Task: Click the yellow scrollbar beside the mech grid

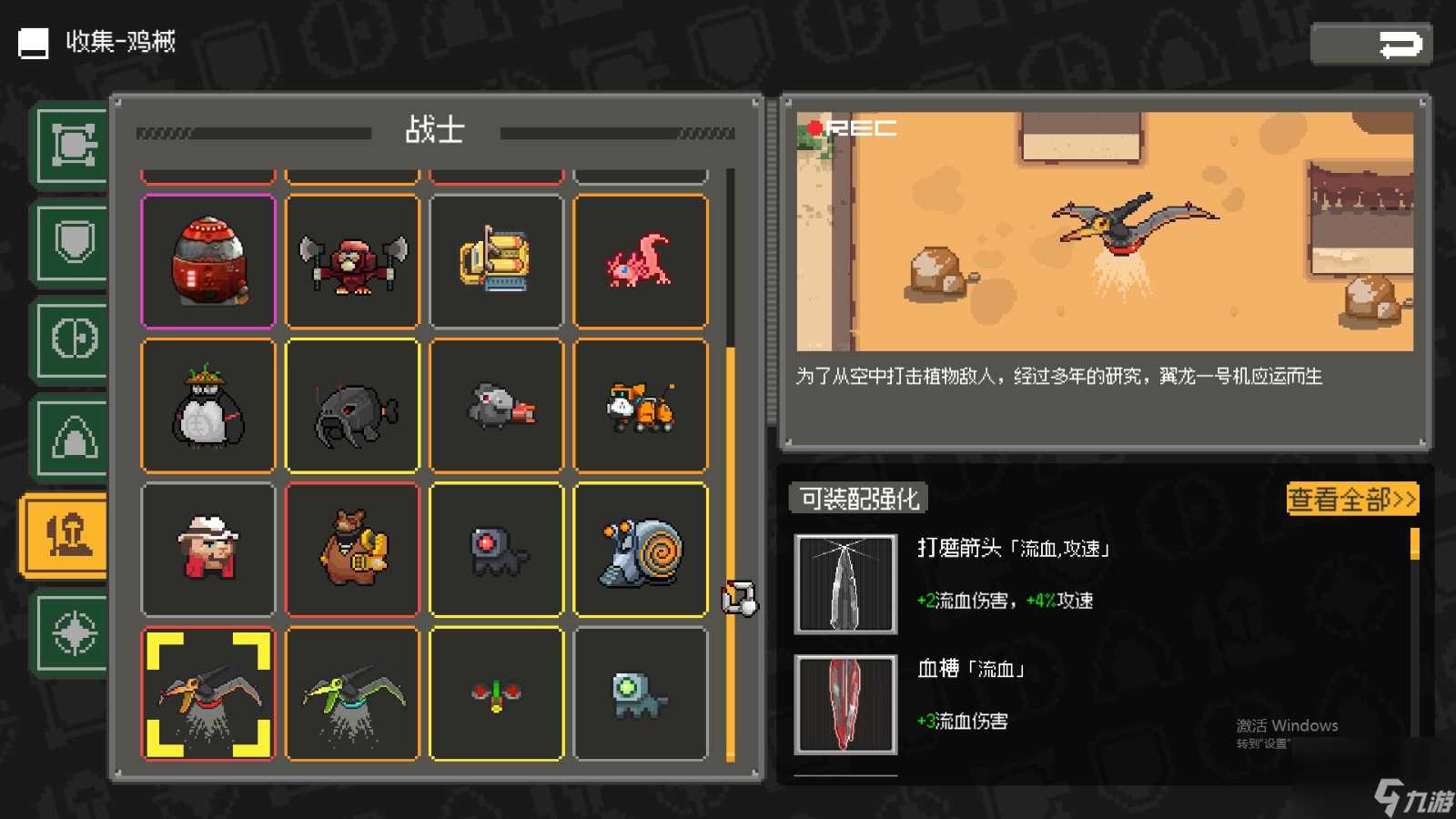Action: click(730, 546)
